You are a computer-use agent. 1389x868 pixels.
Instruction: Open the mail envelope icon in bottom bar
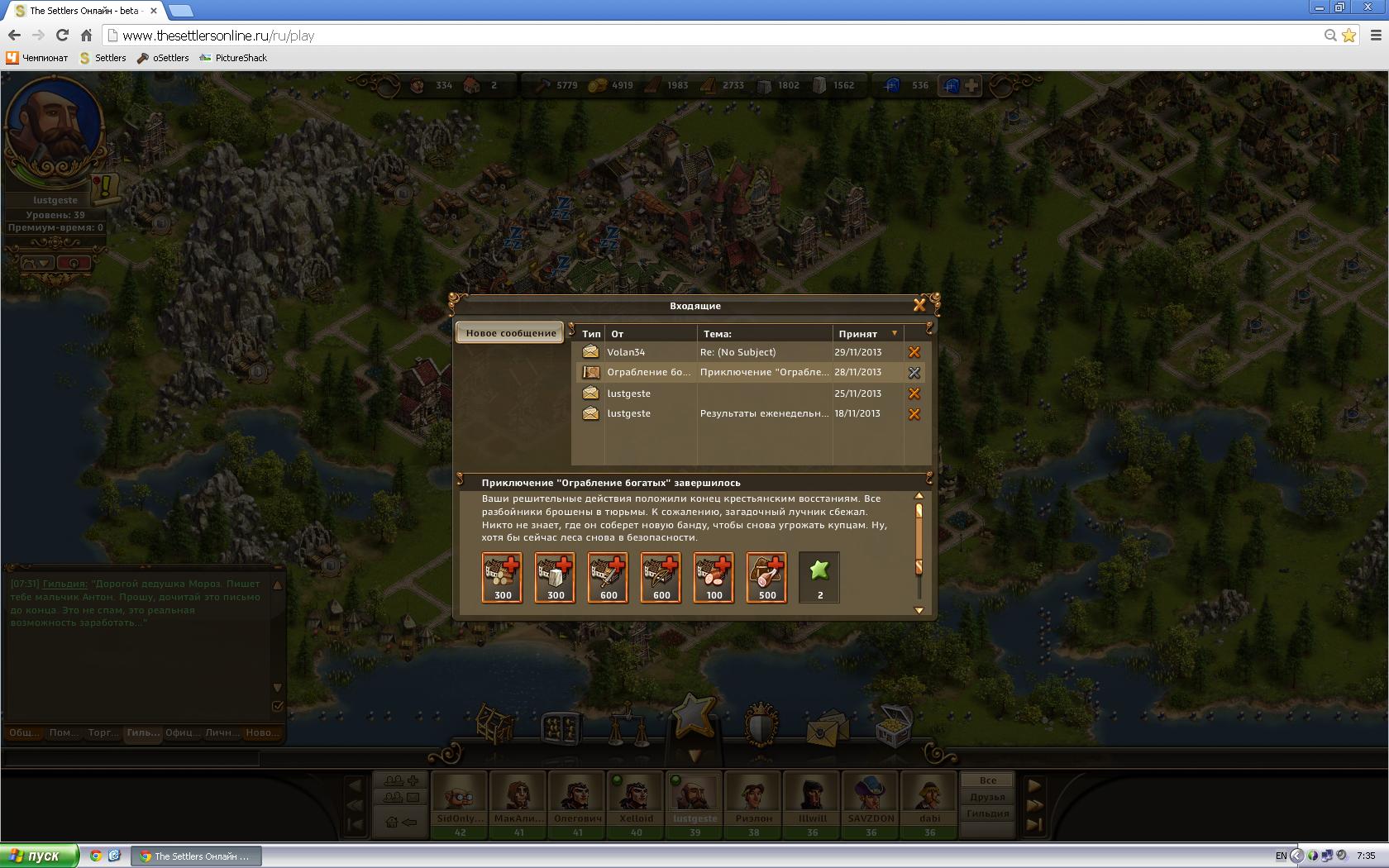[828, 726]
